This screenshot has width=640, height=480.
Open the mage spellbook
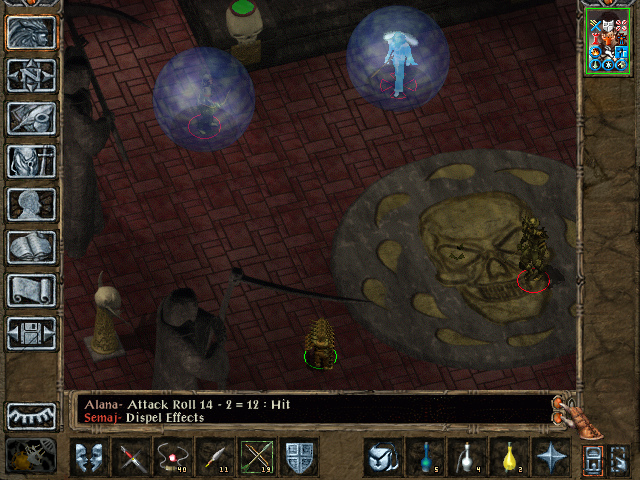coord(31,247)
